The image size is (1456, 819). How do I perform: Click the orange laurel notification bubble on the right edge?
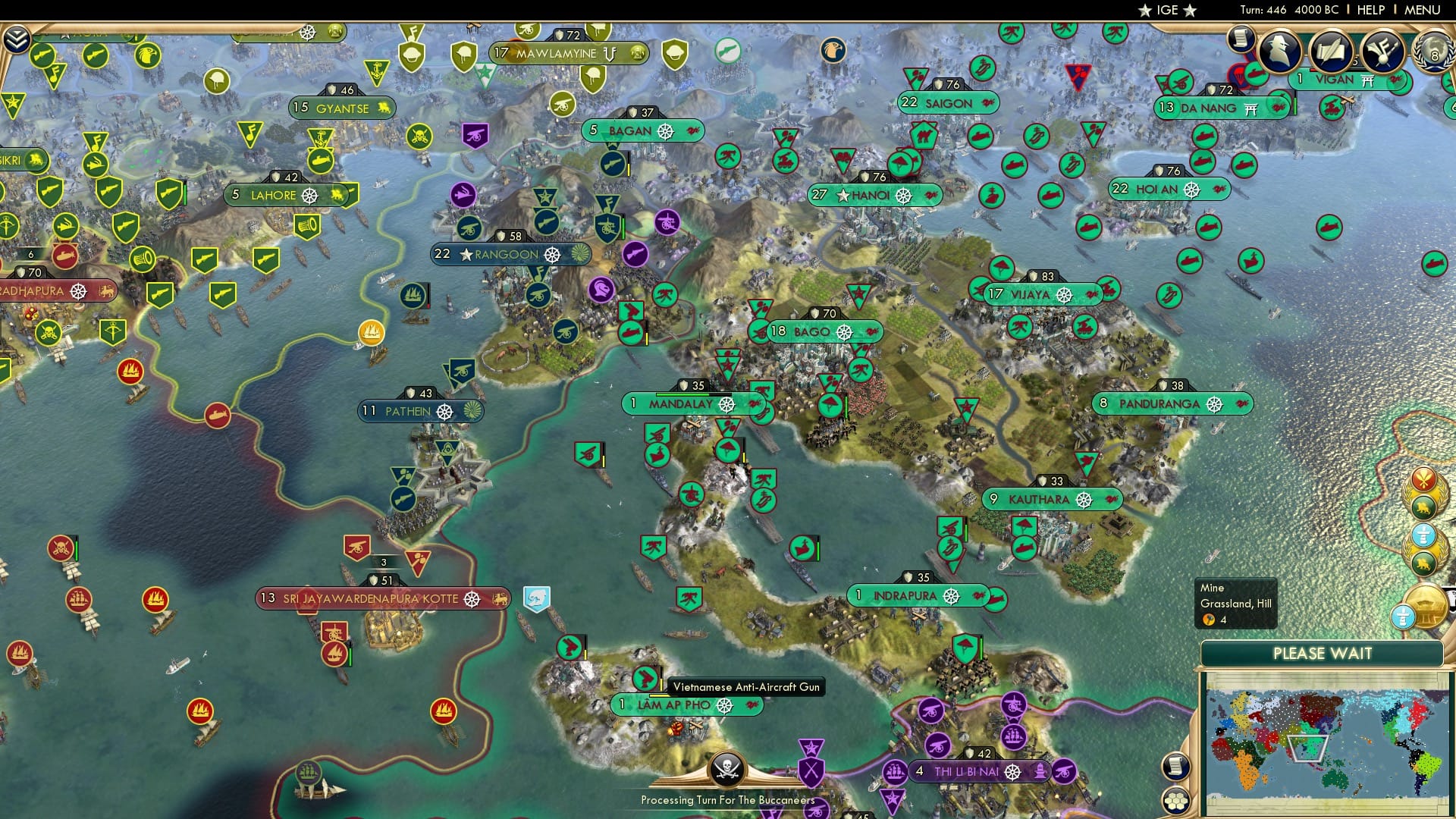click(1423, 479)
